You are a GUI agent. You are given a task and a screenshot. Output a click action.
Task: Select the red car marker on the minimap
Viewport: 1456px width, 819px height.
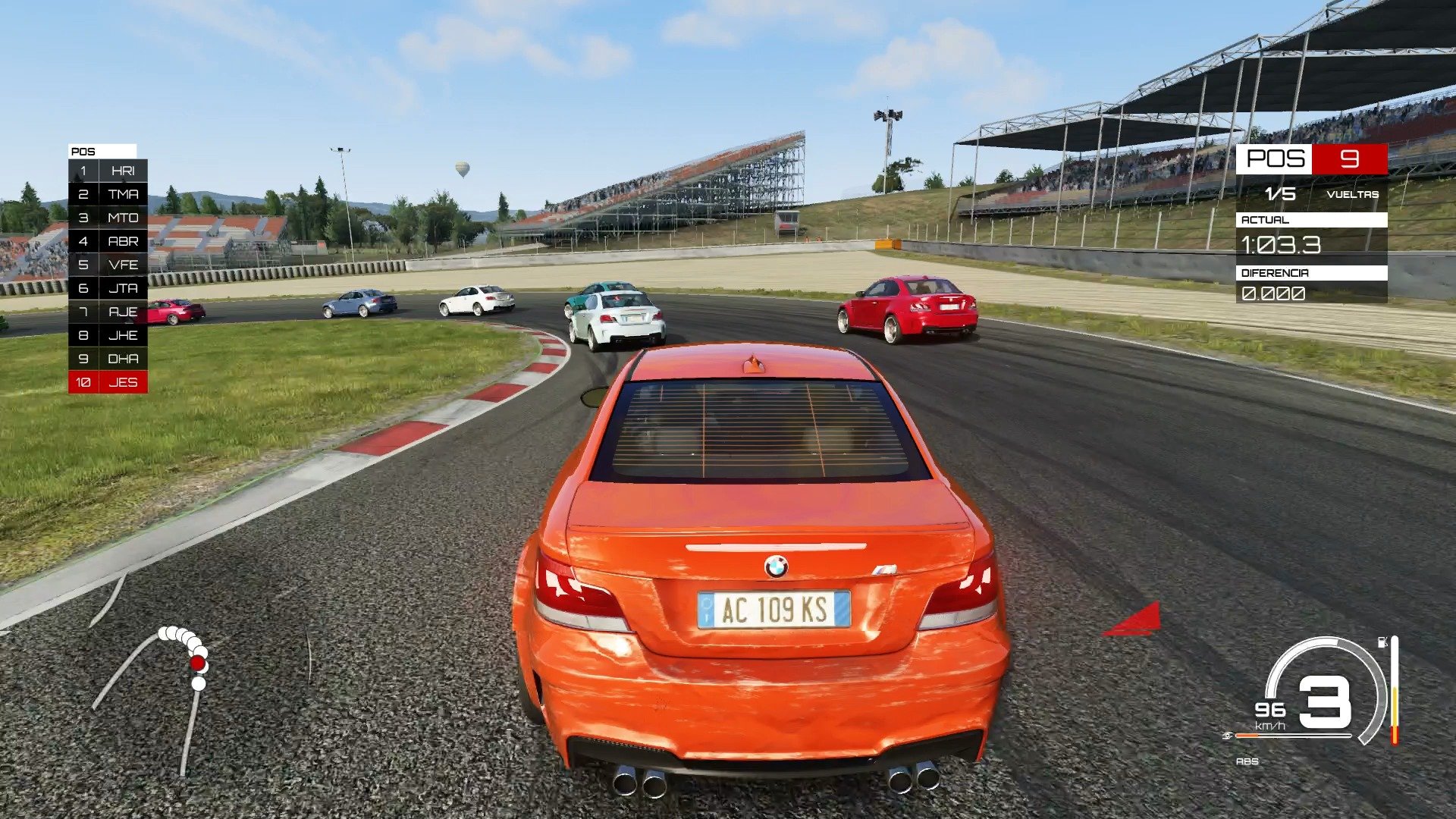[x=198, y=664]
